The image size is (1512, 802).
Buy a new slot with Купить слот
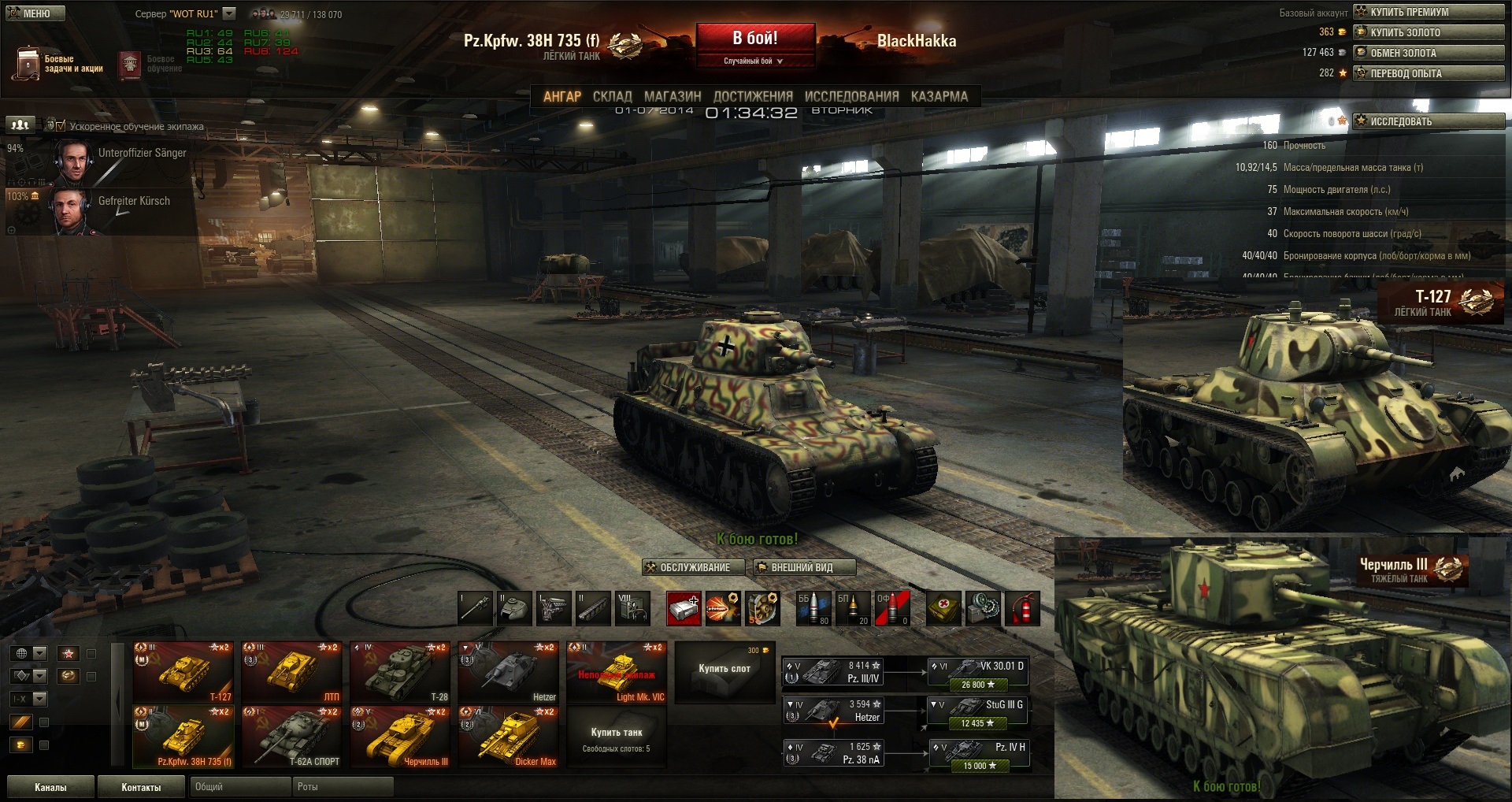click(x=724, y=669)
